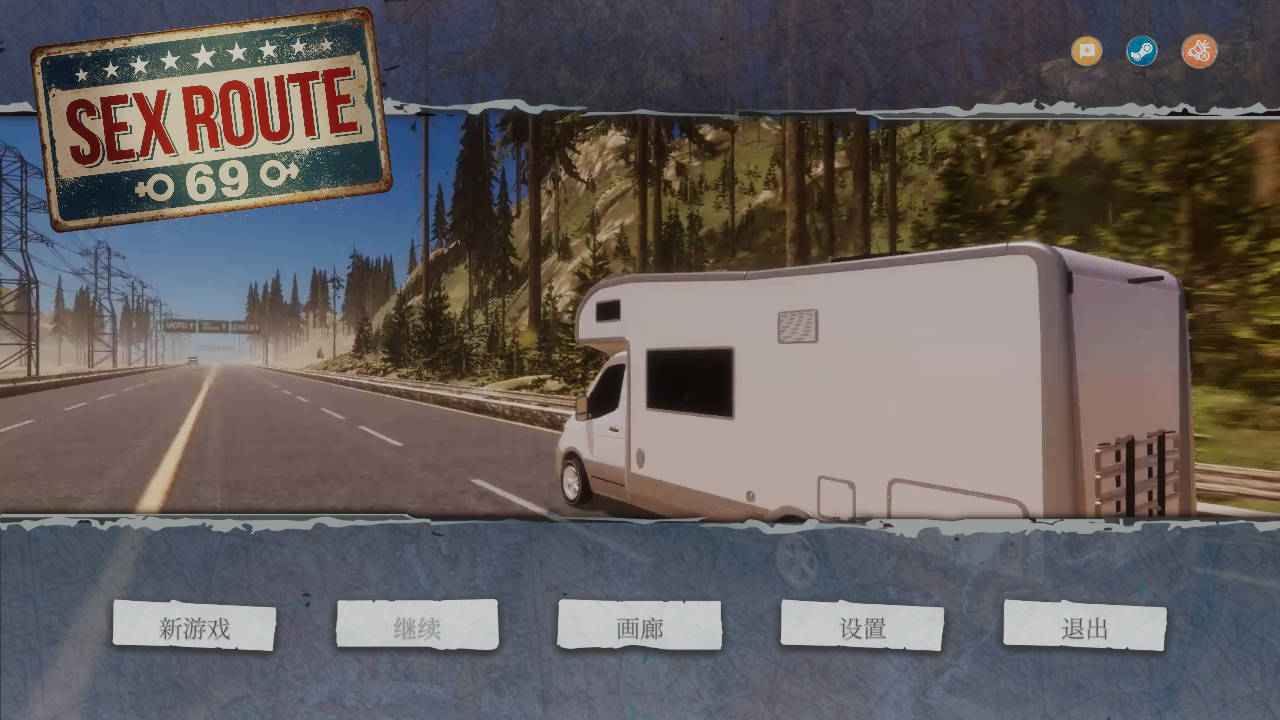Viewport: 1280px width, 720px height.
Task: Click the greyed-out Continue (继续) button
Action: 417,627
